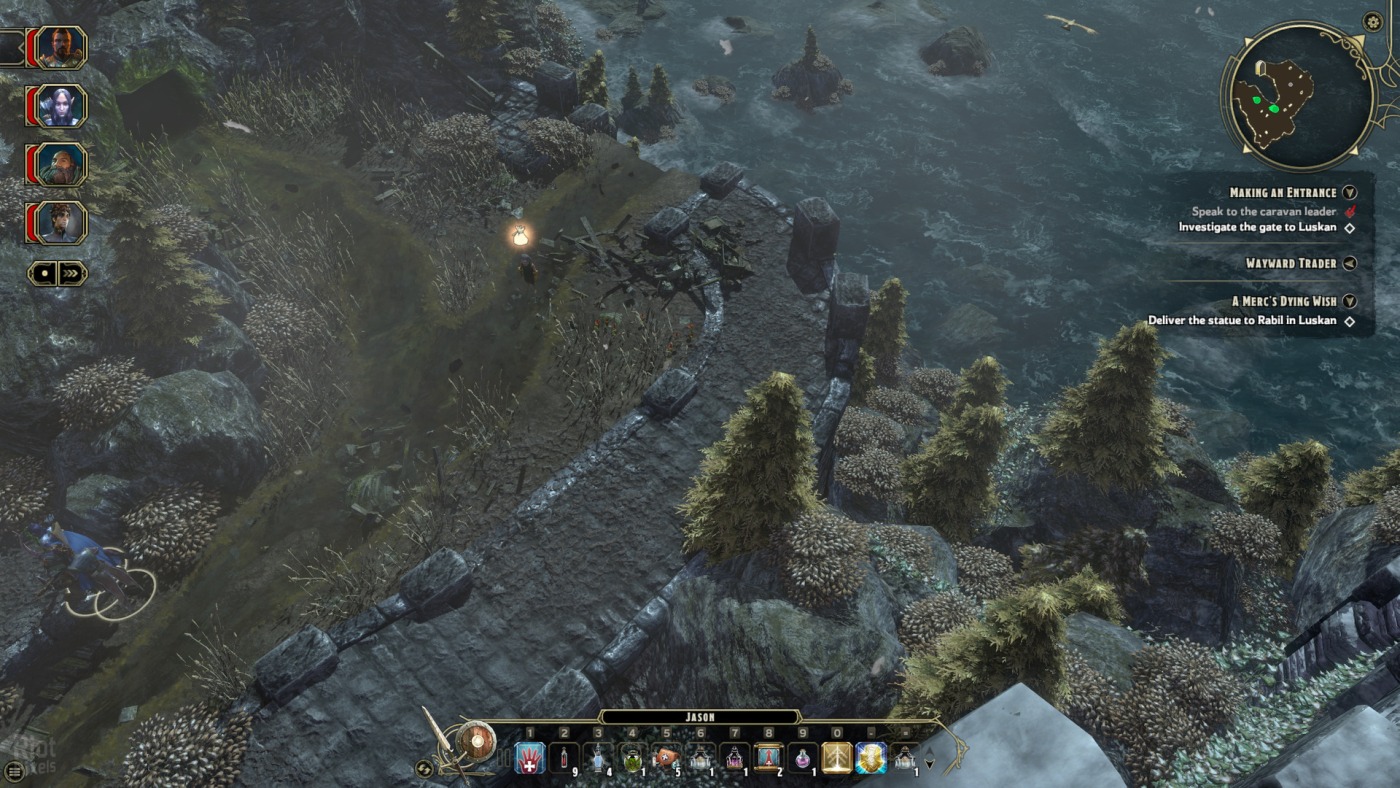The height and width of the screenshot is (788, 1400).
Task: Collapse the Making an Entrance quest
Action: [1349, 192]
